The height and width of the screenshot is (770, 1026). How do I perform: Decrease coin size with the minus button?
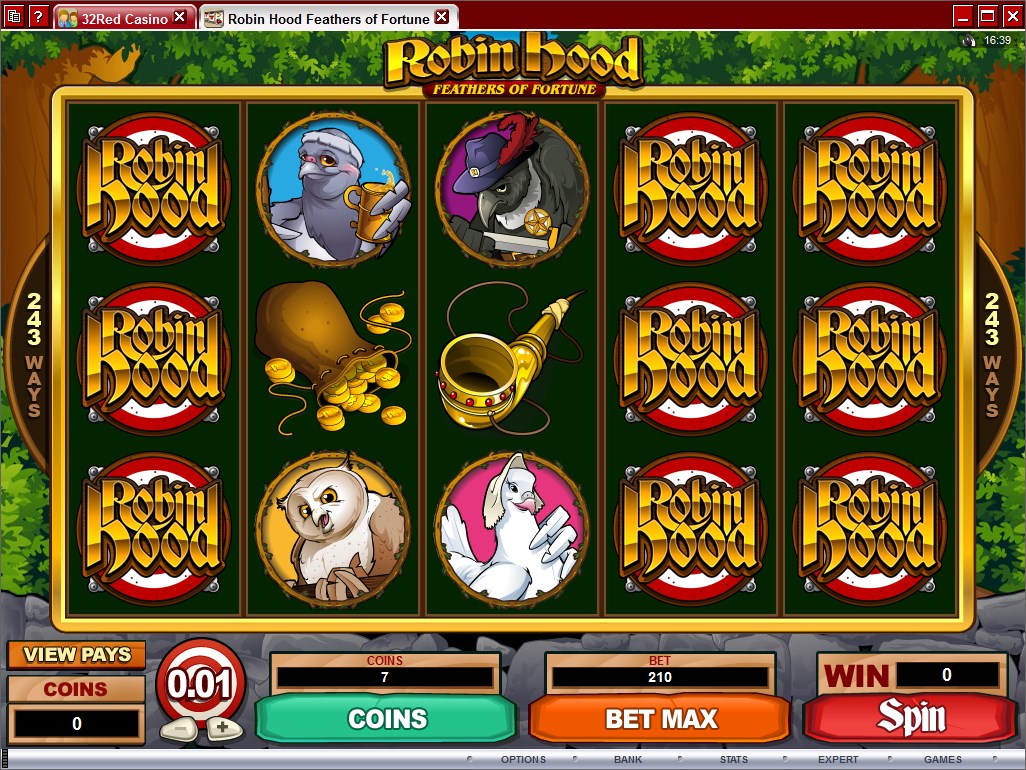[179, 727]
